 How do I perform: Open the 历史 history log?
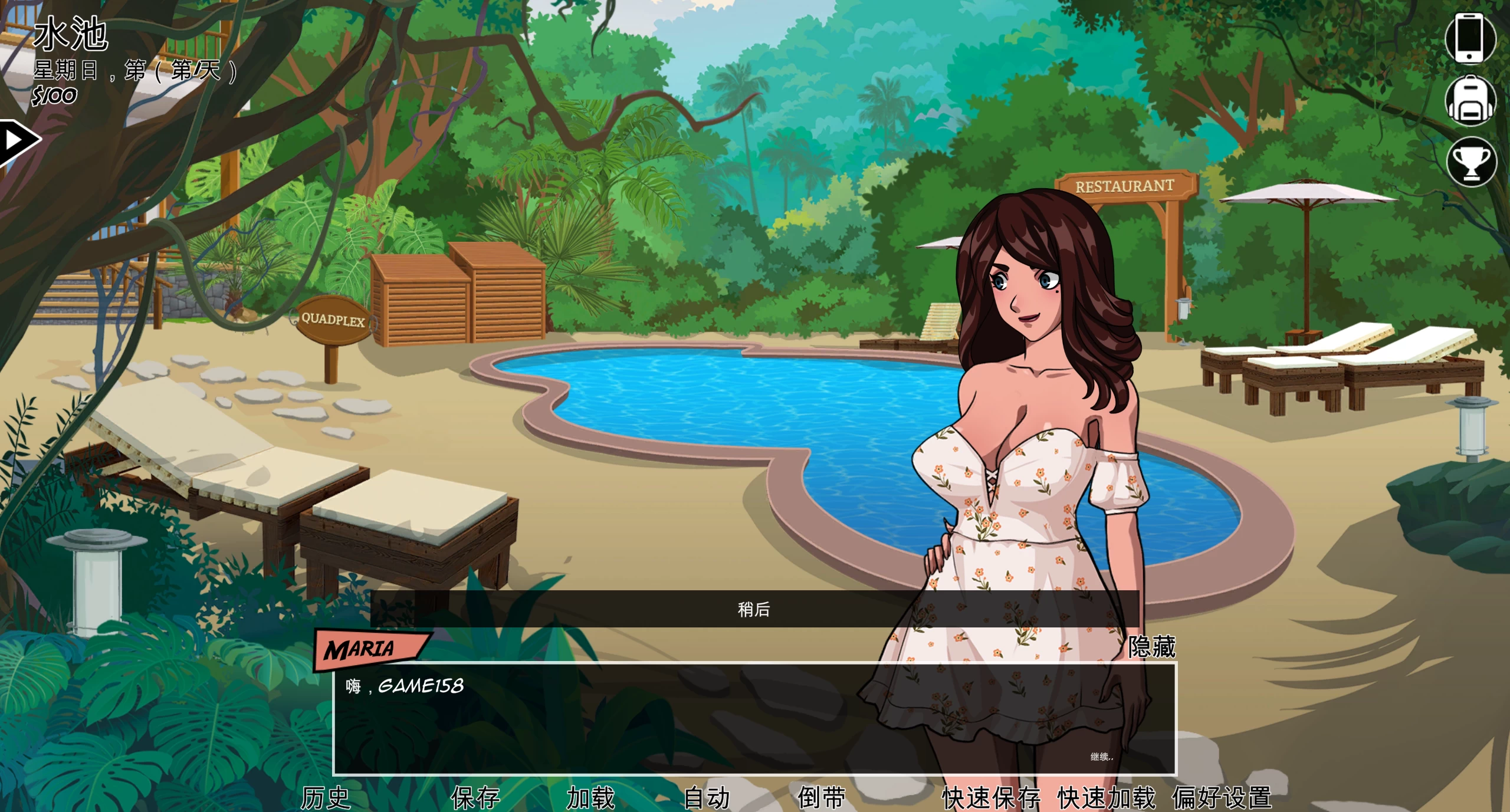[326, 798]
